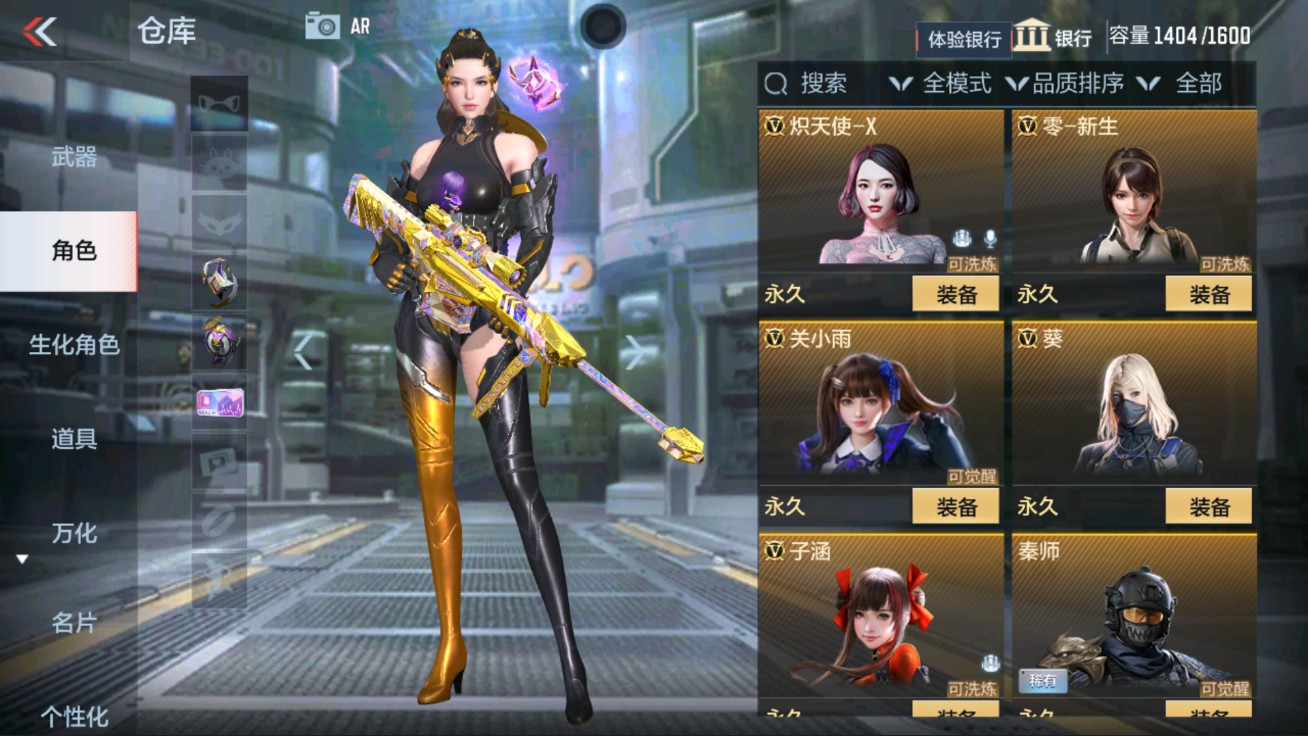Viewport: 1308px width, 736px height.
Task: Toggle the microphone icon on 炽天使-X card
Action: tap(990, 238)
